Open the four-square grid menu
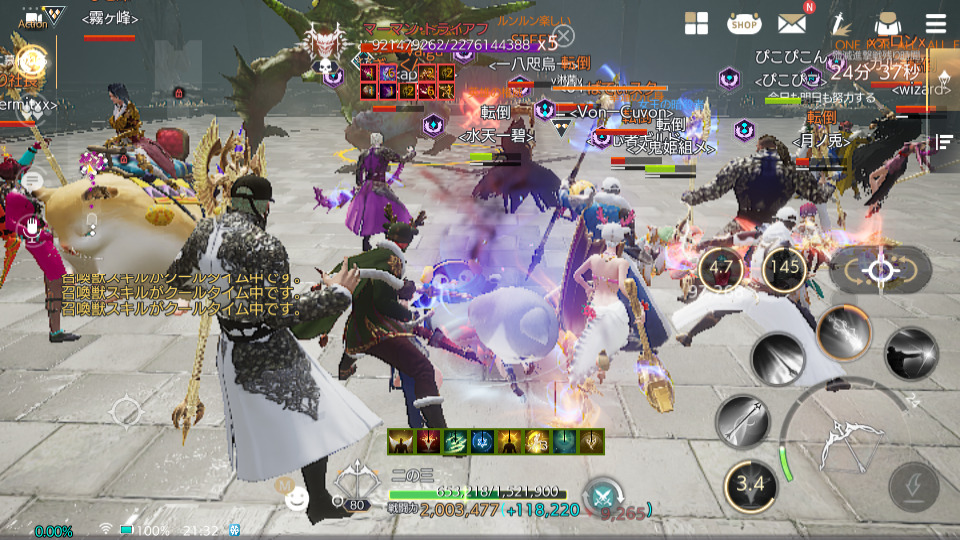The width and height of the screenshot is (960, 540). [697, 24]
